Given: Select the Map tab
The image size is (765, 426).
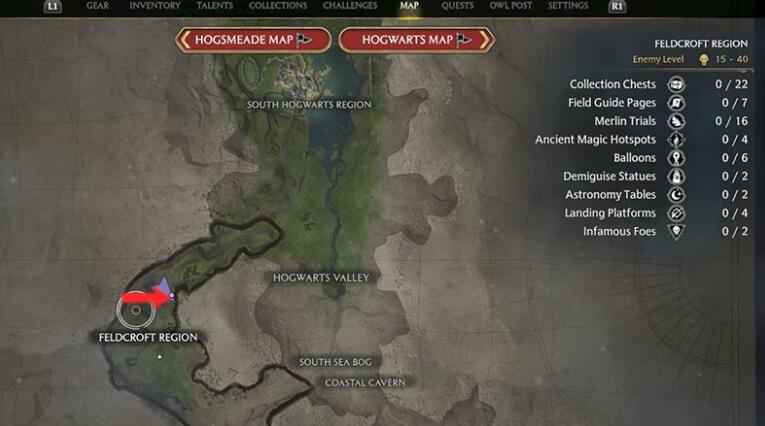Looking at the screenshot, I should (409, 6).
